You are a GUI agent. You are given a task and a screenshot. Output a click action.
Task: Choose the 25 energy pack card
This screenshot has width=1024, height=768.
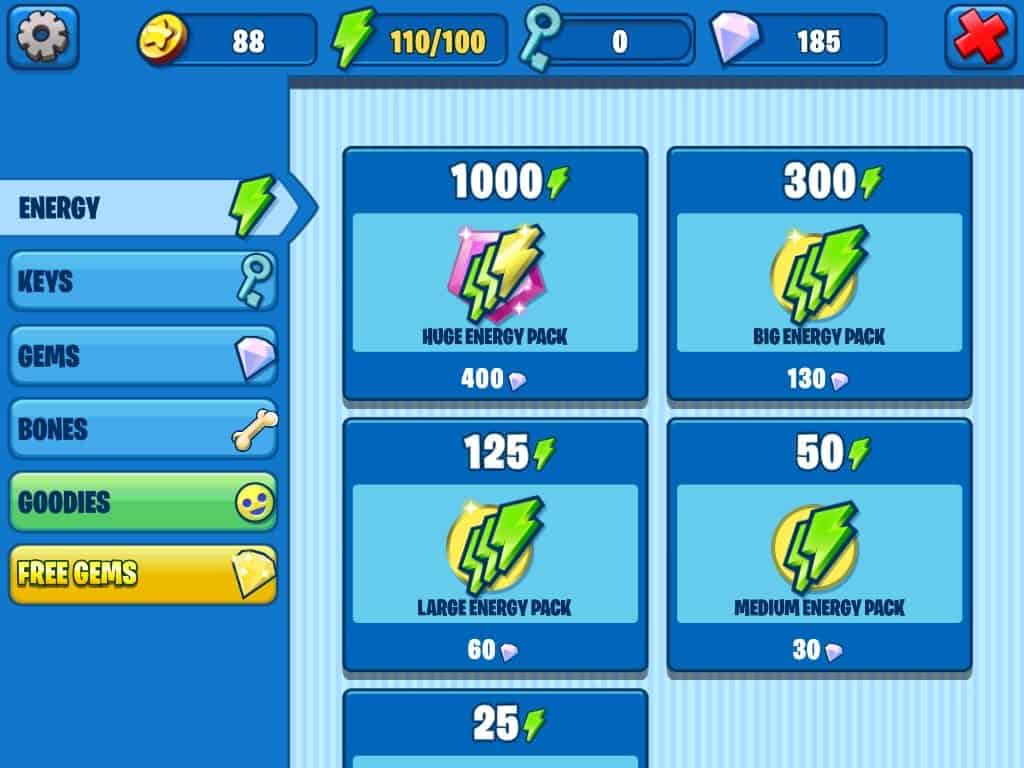coord(495,730)
